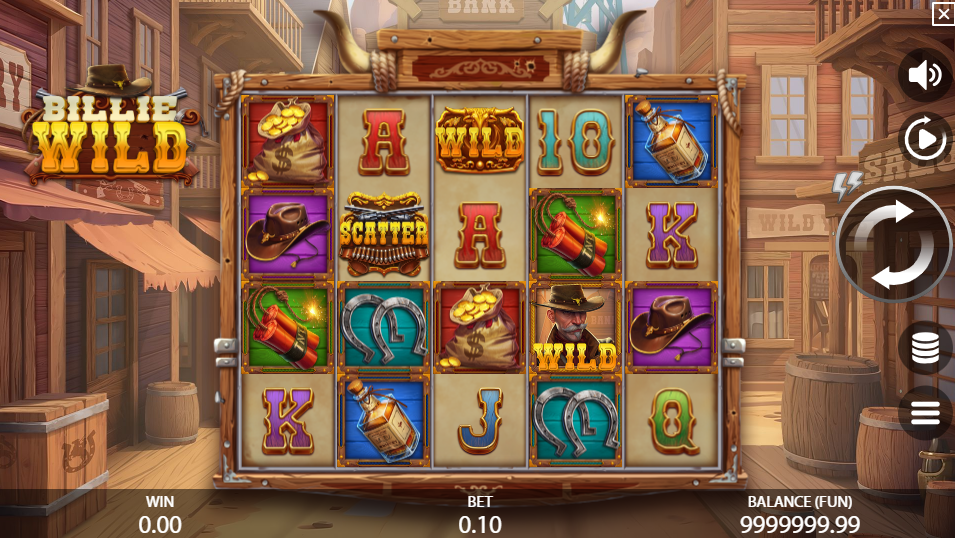This screenshot has height=538, width=955.
Task: Toggle the lightning bolt turbo spin icon
Action: tap(846, 184)
